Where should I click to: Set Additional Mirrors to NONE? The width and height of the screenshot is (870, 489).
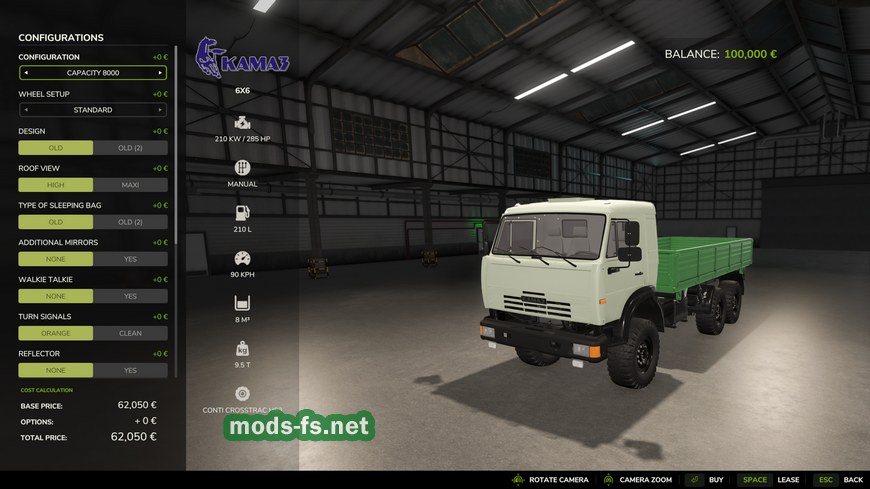coord(56,259)
